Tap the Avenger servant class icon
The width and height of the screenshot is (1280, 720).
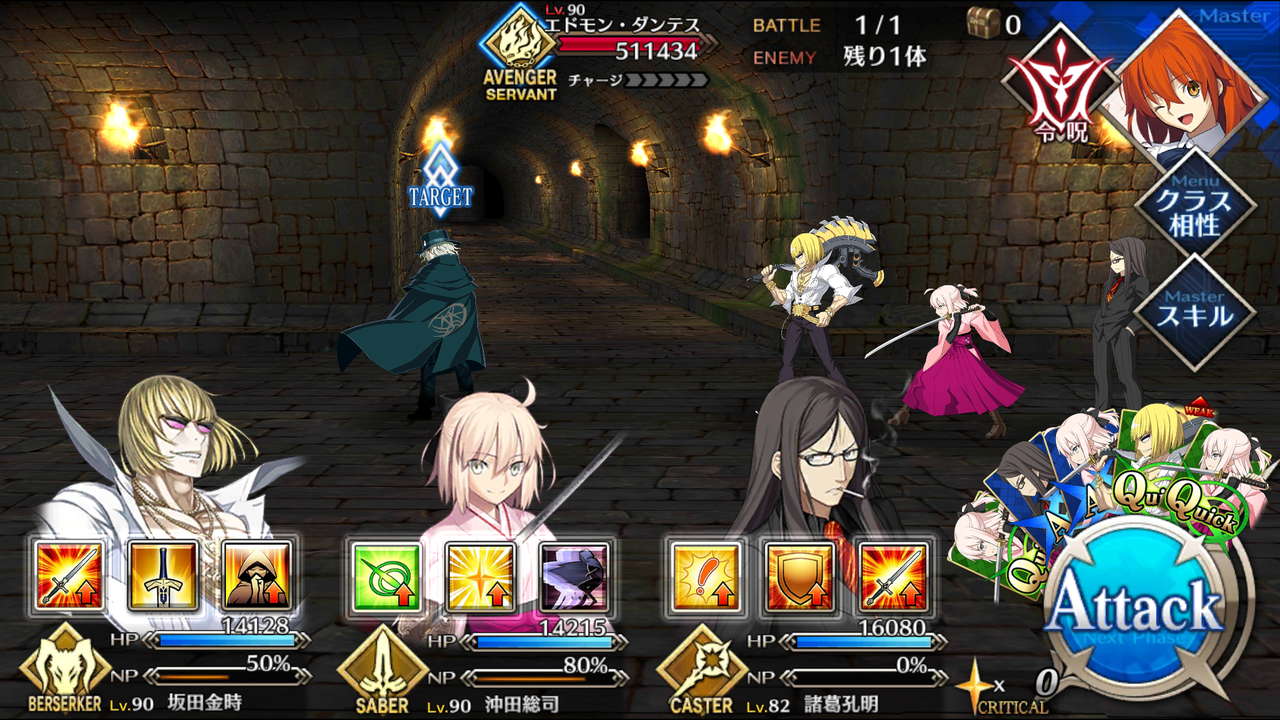pos(517,40)
